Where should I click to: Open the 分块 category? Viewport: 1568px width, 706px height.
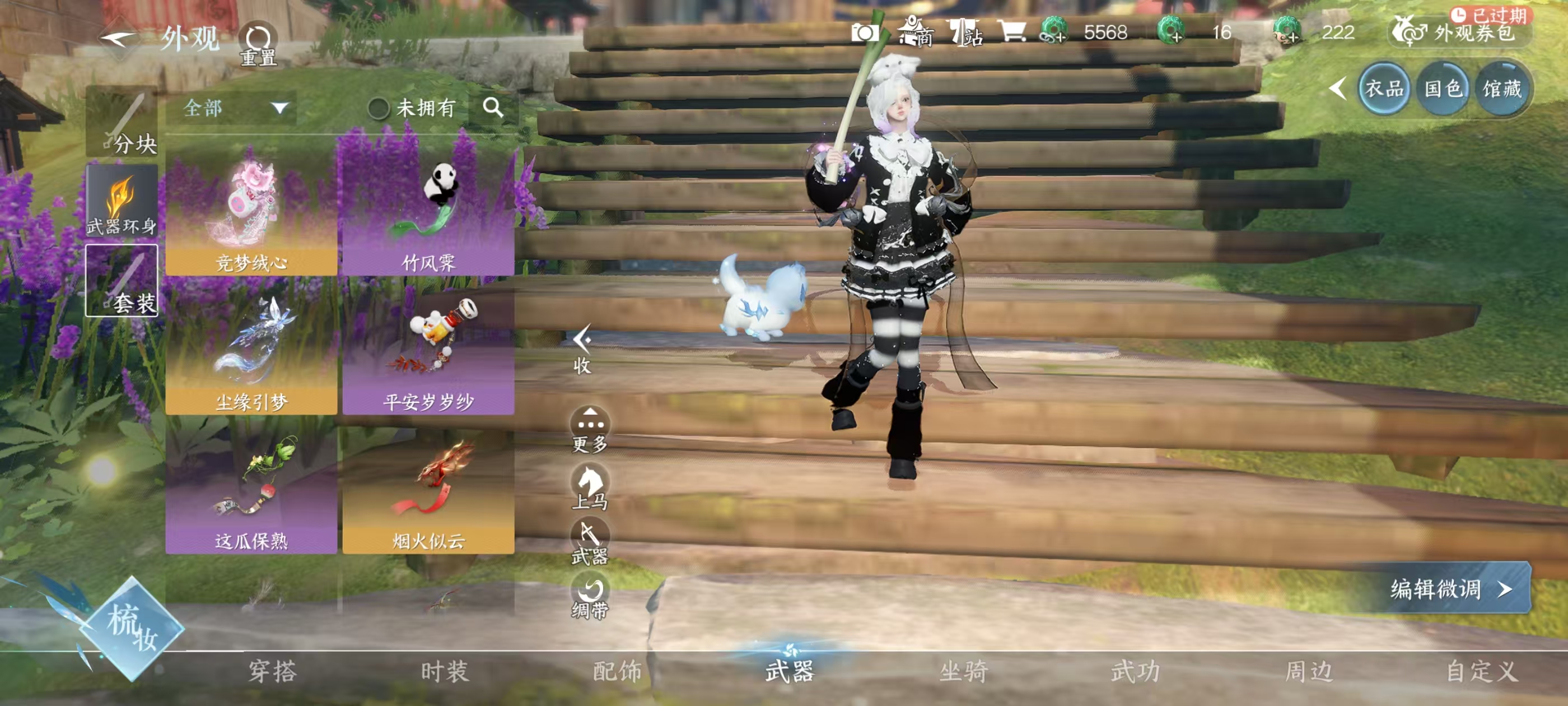tap(122, 122)
